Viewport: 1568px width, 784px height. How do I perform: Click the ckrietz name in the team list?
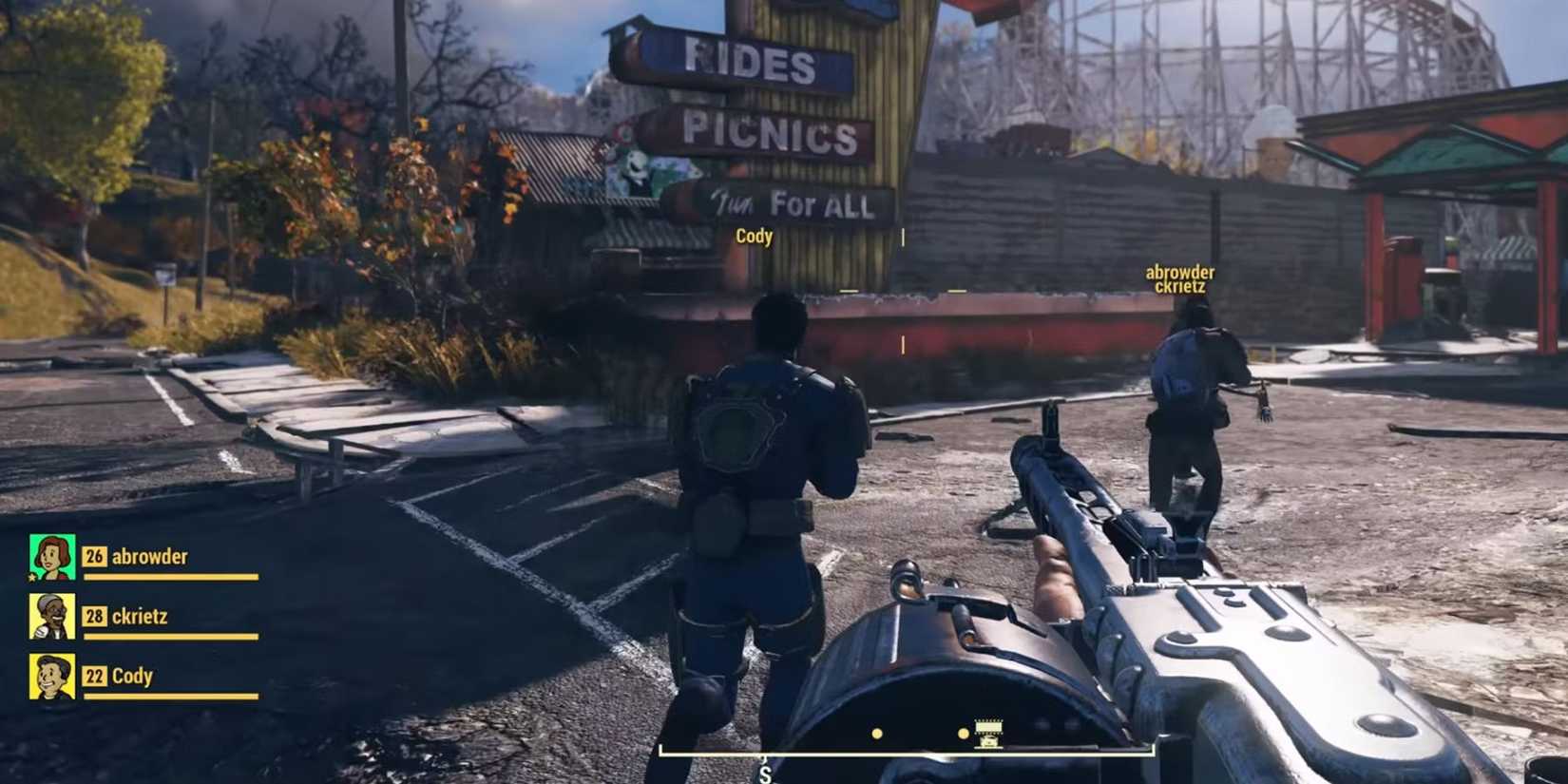coord(141,616)
